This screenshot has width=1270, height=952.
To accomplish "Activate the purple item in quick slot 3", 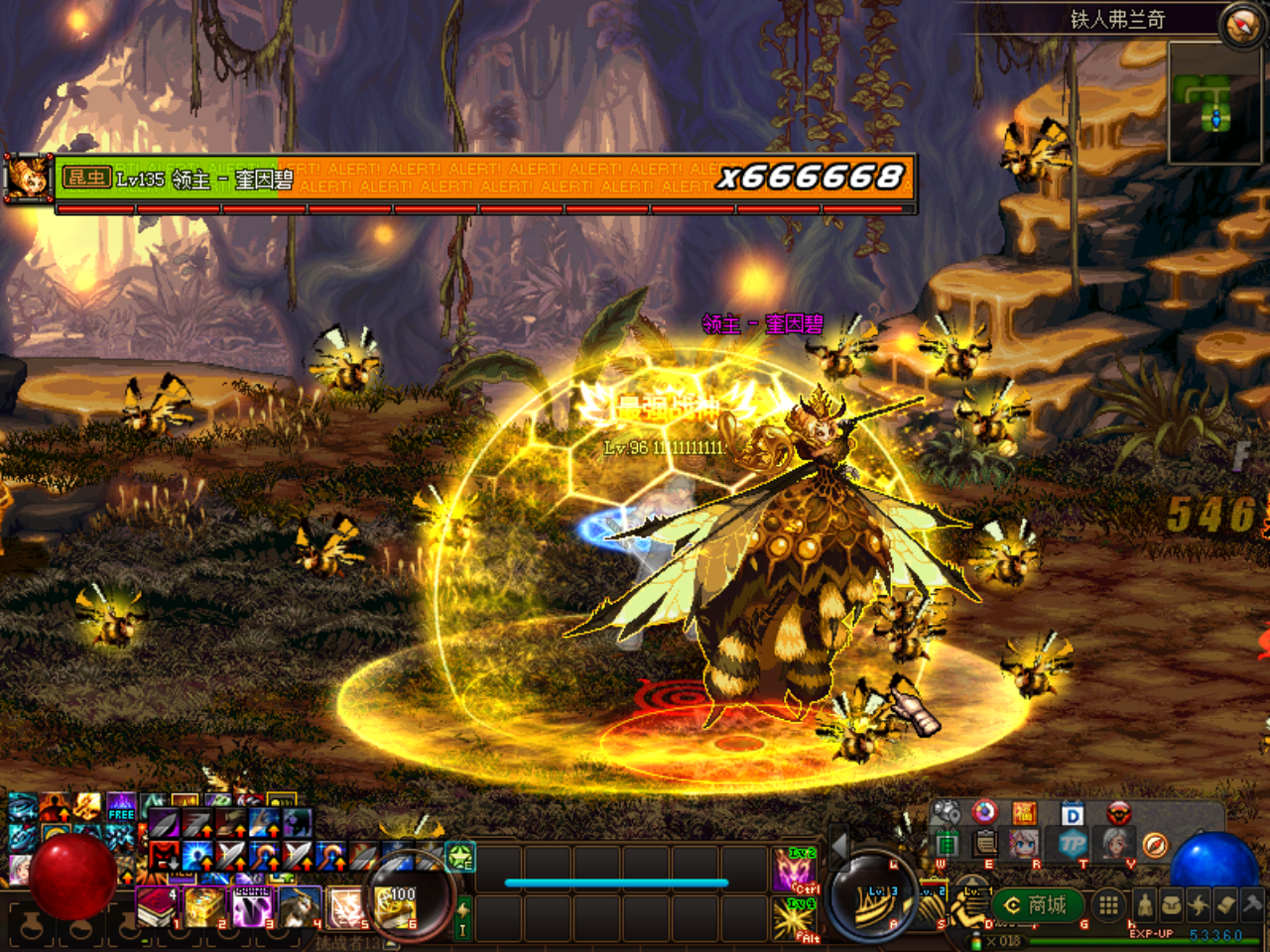I will pyautogui.click(x=252, y=907).
